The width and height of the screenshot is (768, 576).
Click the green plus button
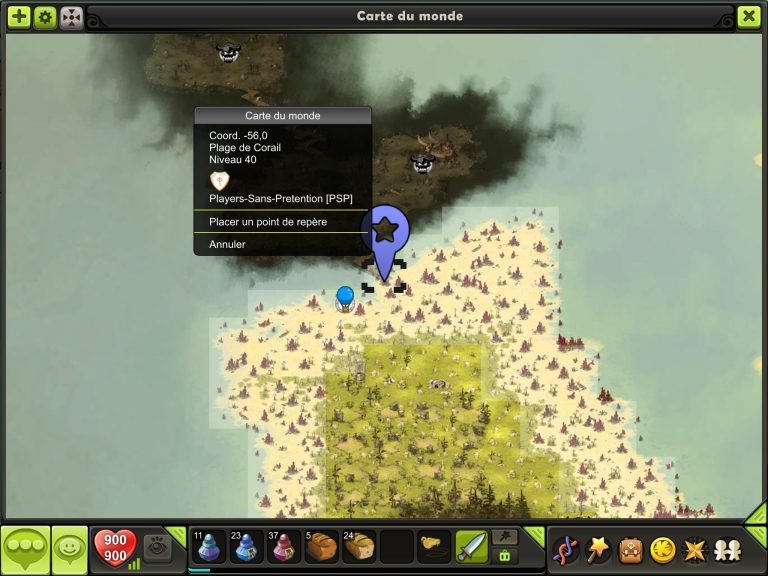[19, 17]
